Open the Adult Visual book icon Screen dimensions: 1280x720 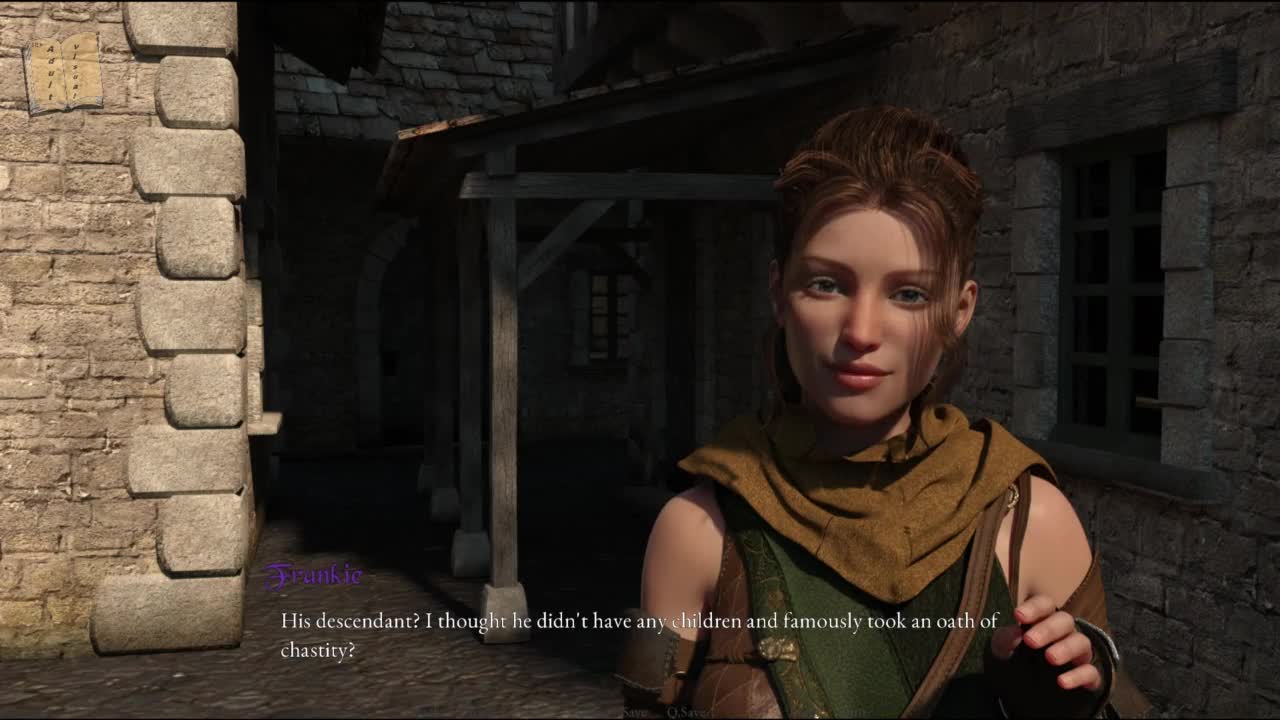63,72
